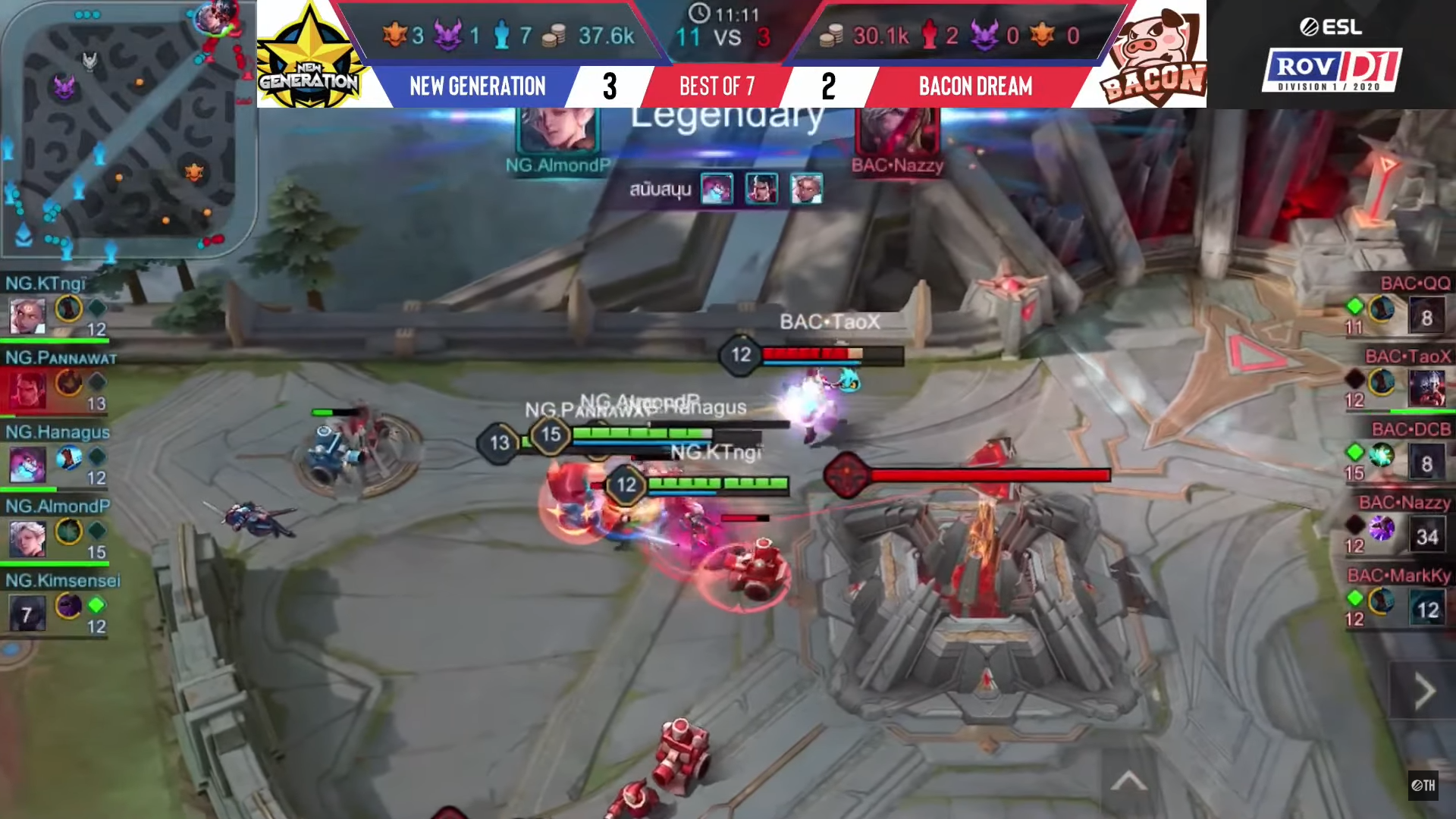Open the three-dot menu above minimap
The image size is (1456, 819).
(87, 14)
